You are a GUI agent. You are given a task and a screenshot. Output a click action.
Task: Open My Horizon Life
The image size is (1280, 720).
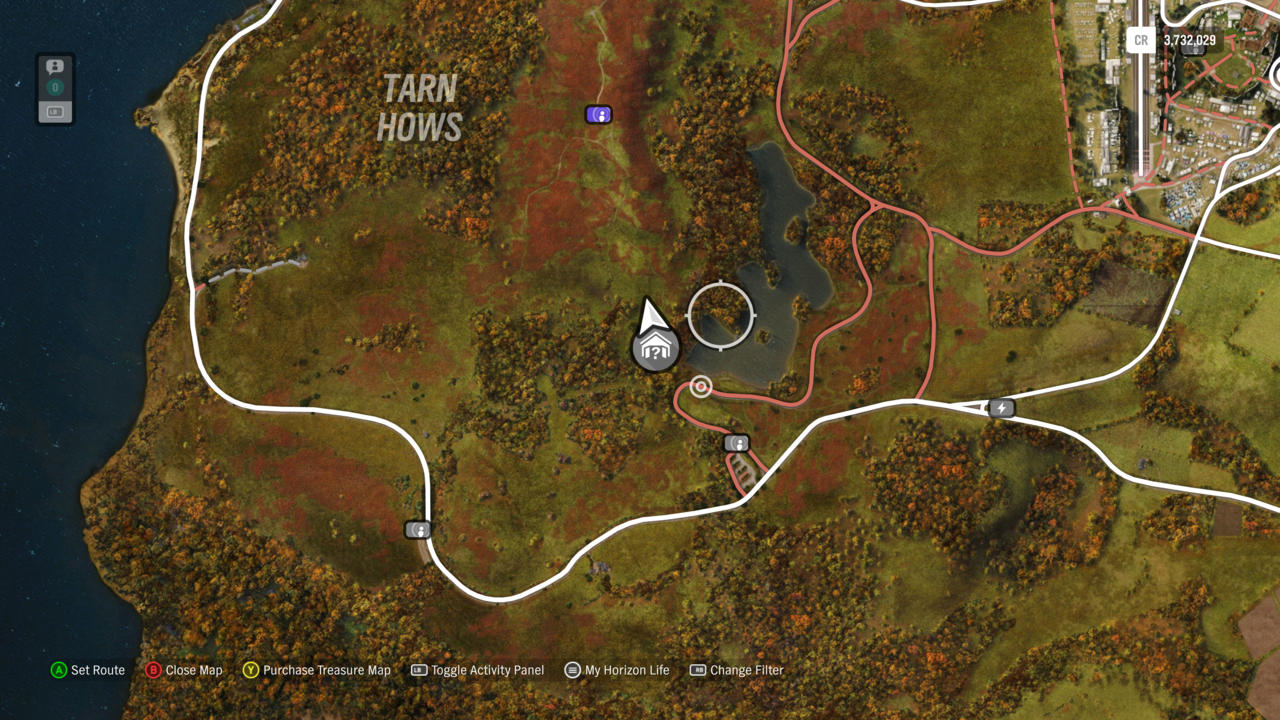pyautogui.click(x=617, y=670)
